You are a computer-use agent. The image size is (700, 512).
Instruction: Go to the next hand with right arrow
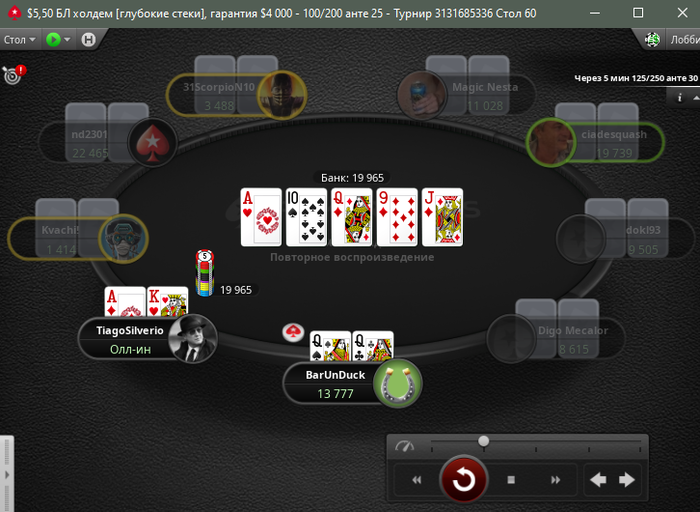627,480
